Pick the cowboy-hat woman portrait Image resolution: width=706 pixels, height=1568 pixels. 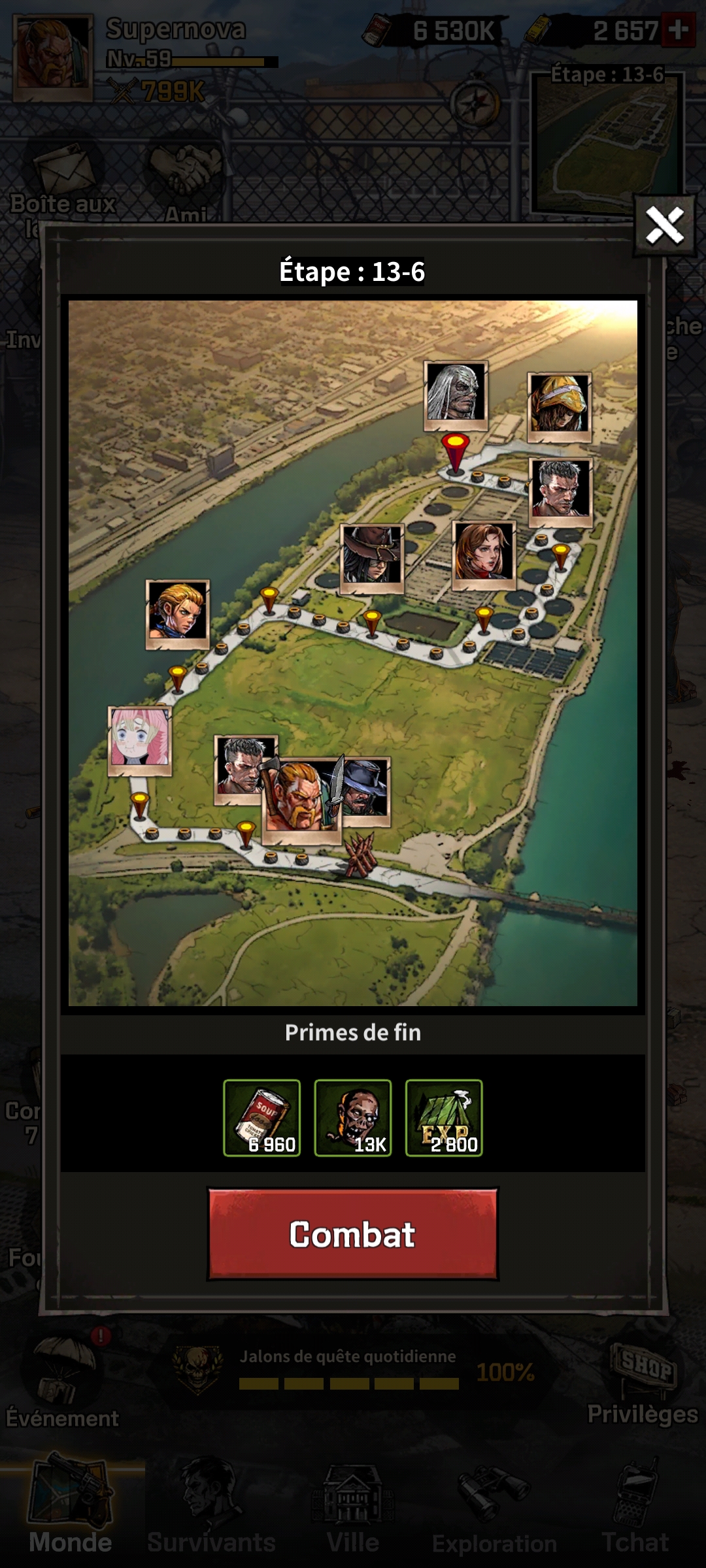[371, 557]
